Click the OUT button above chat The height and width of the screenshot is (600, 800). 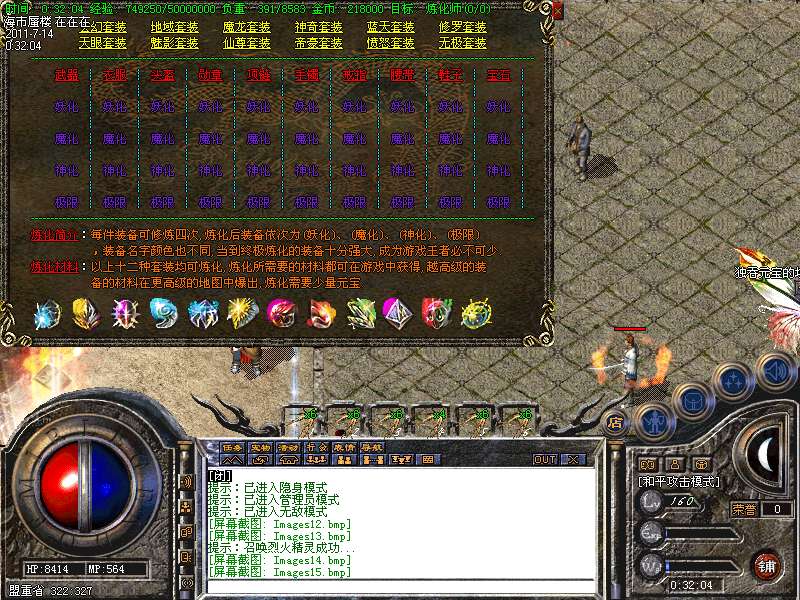click(545, 460)
